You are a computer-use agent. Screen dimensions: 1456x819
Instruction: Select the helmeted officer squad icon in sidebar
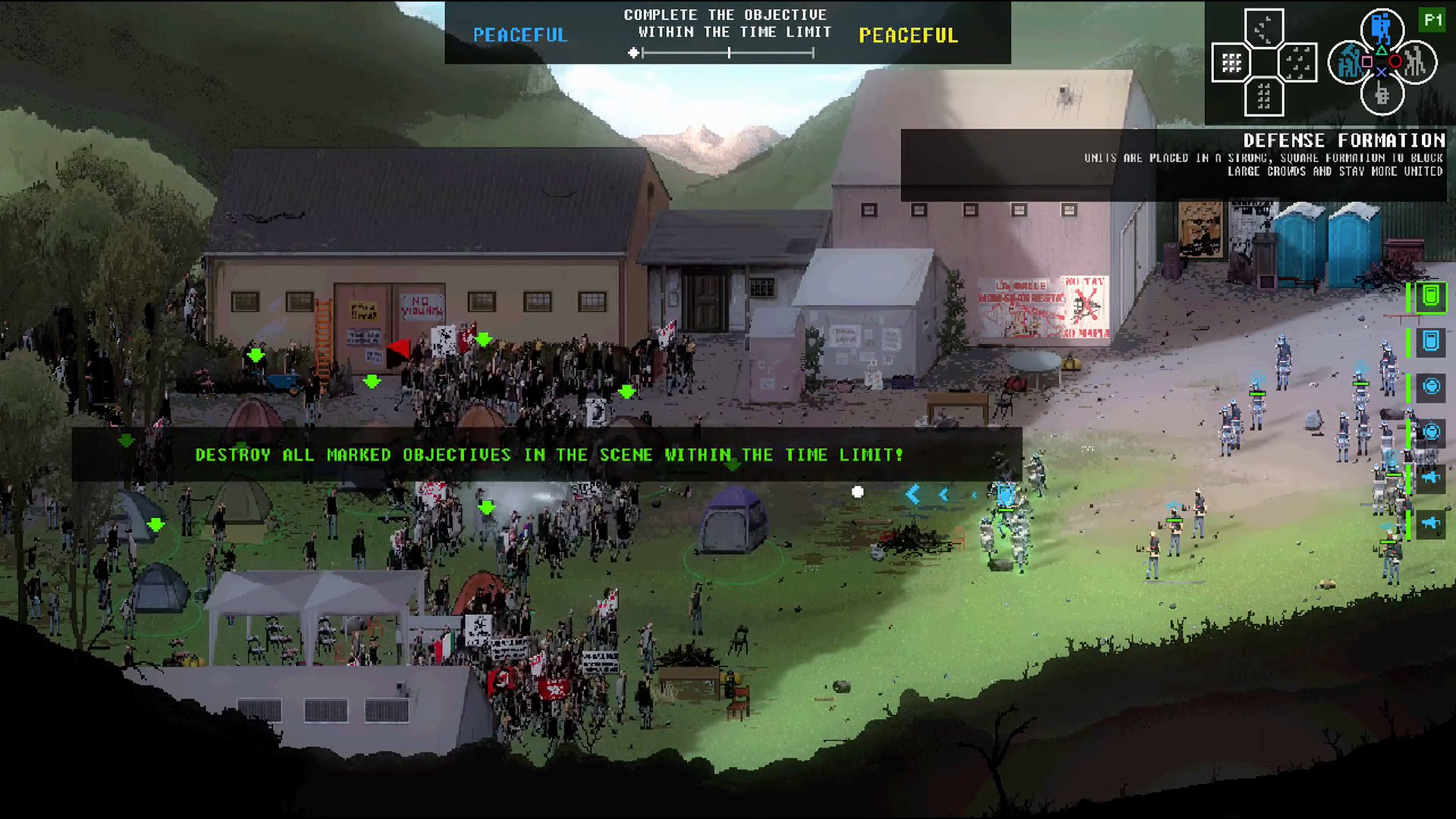click(x=1429, y=387)
